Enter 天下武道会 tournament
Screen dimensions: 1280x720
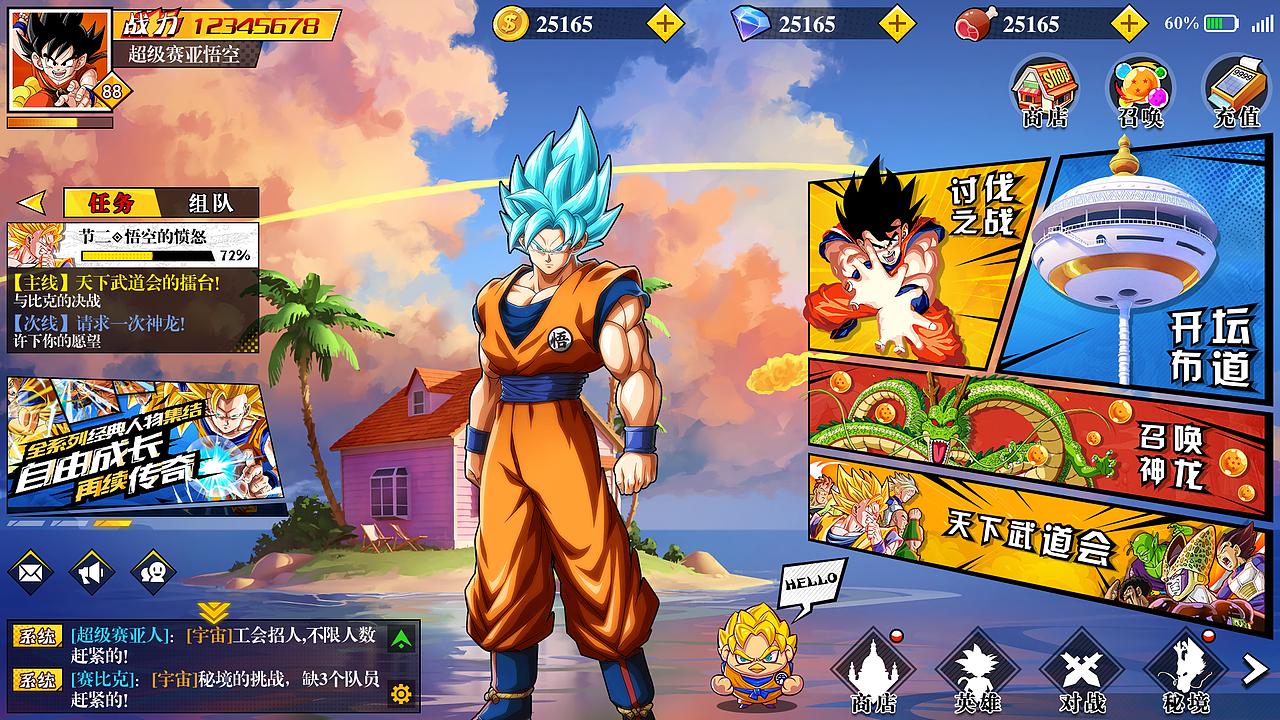pyautogui.click(x=1030, y=540)
